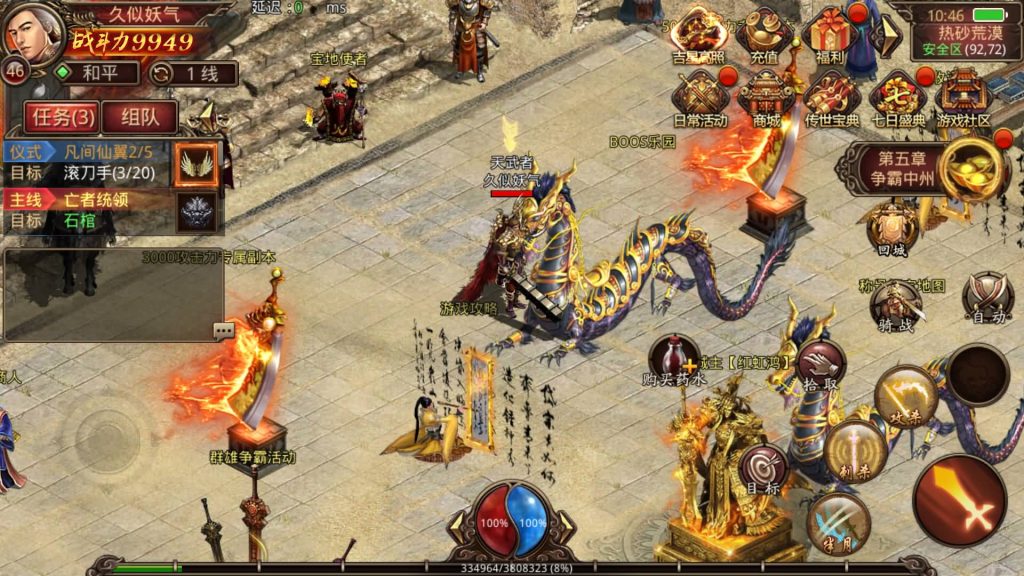Buy potions with 购买药水 button
Image resolution: width=1024 pixels, height=576 pixels.
[x=675, y=360]
